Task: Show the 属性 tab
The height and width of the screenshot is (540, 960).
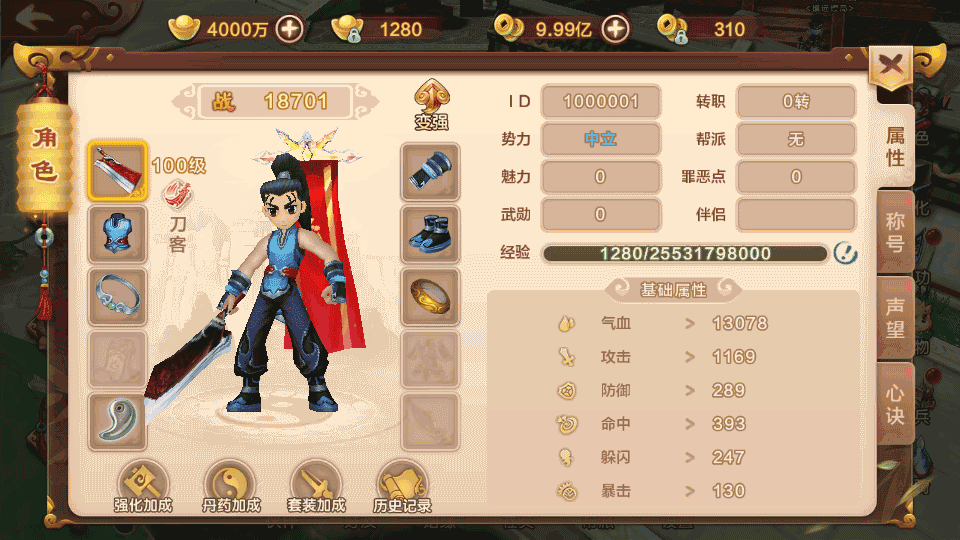Action: 895,146
